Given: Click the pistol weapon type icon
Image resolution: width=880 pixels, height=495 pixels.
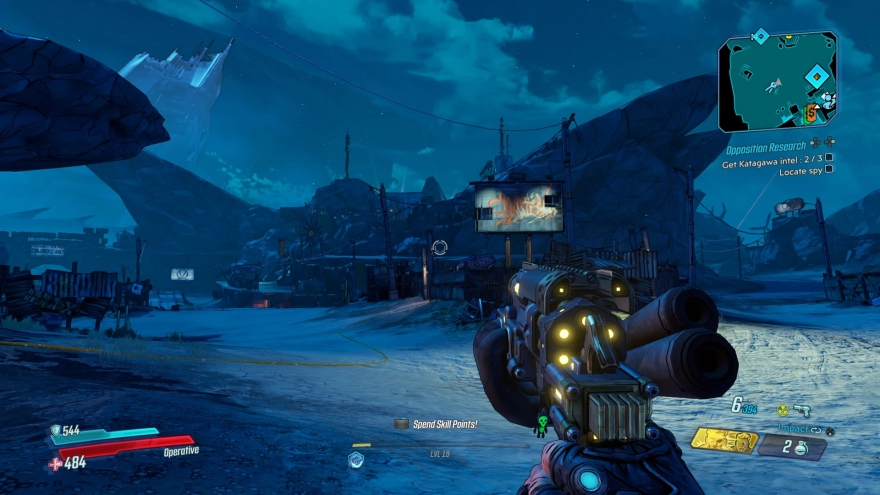Looking at the screenshot, I should click(802, 409).
